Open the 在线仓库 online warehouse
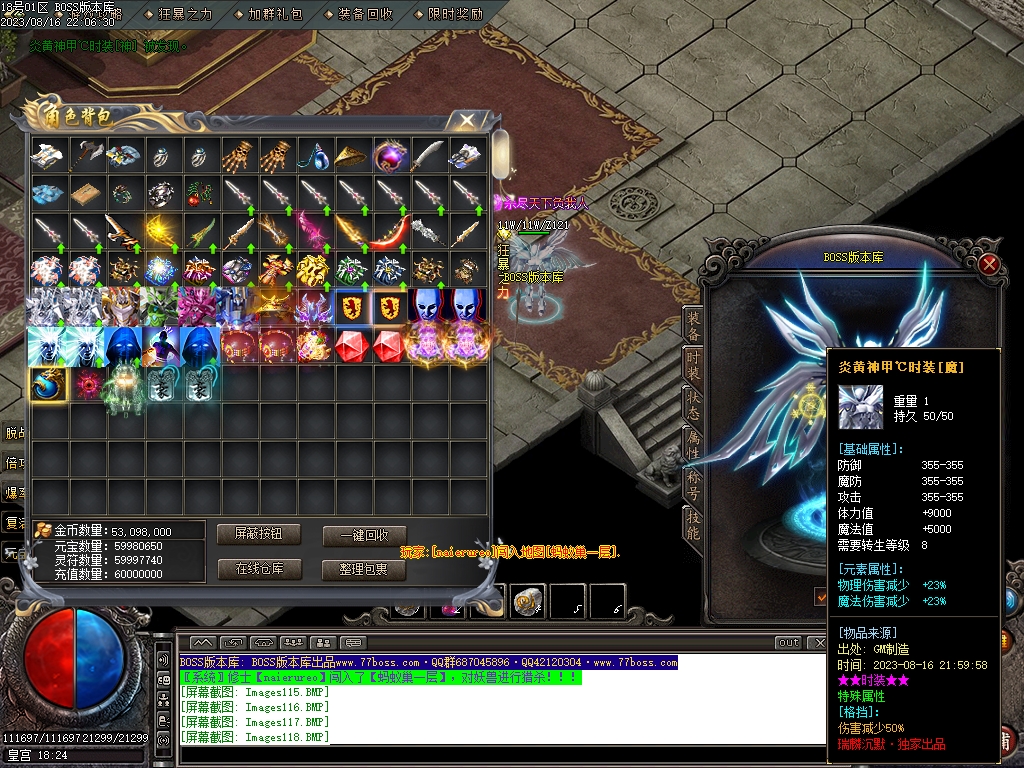Viewport: 1024px width, 768px height. (x=259, y=570)
